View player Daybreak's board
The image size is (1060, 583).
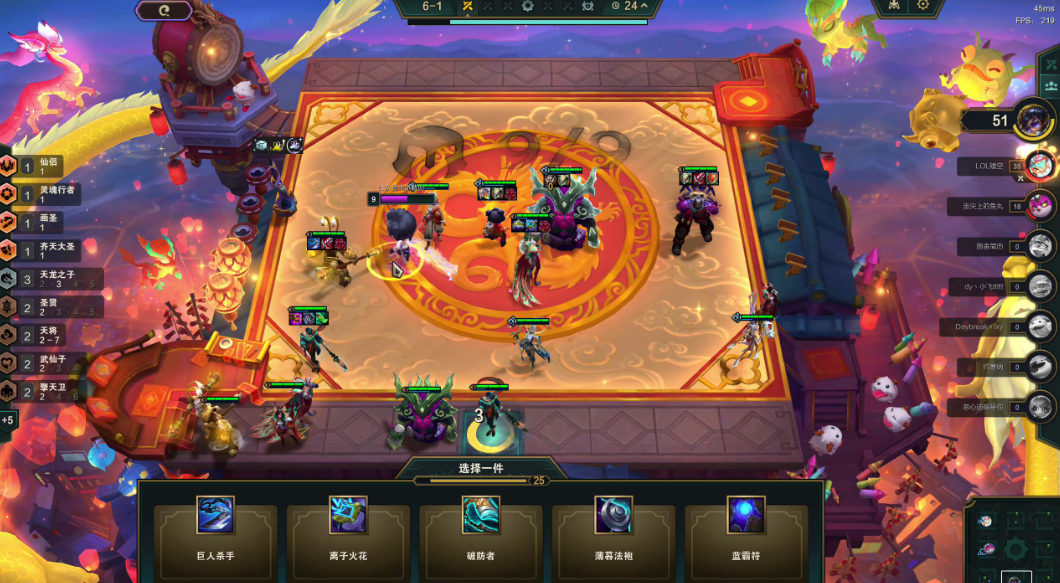pos(1041,327)
